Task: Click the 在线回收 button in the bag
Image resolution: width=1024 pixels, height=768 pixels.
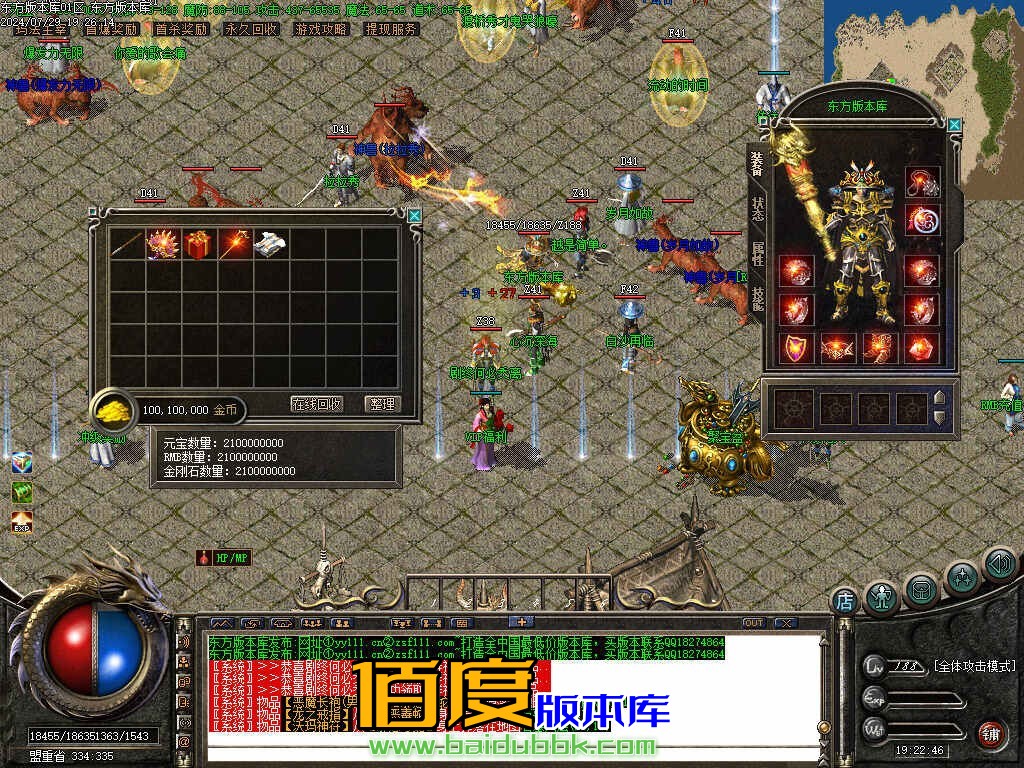Action: (317, 404)
